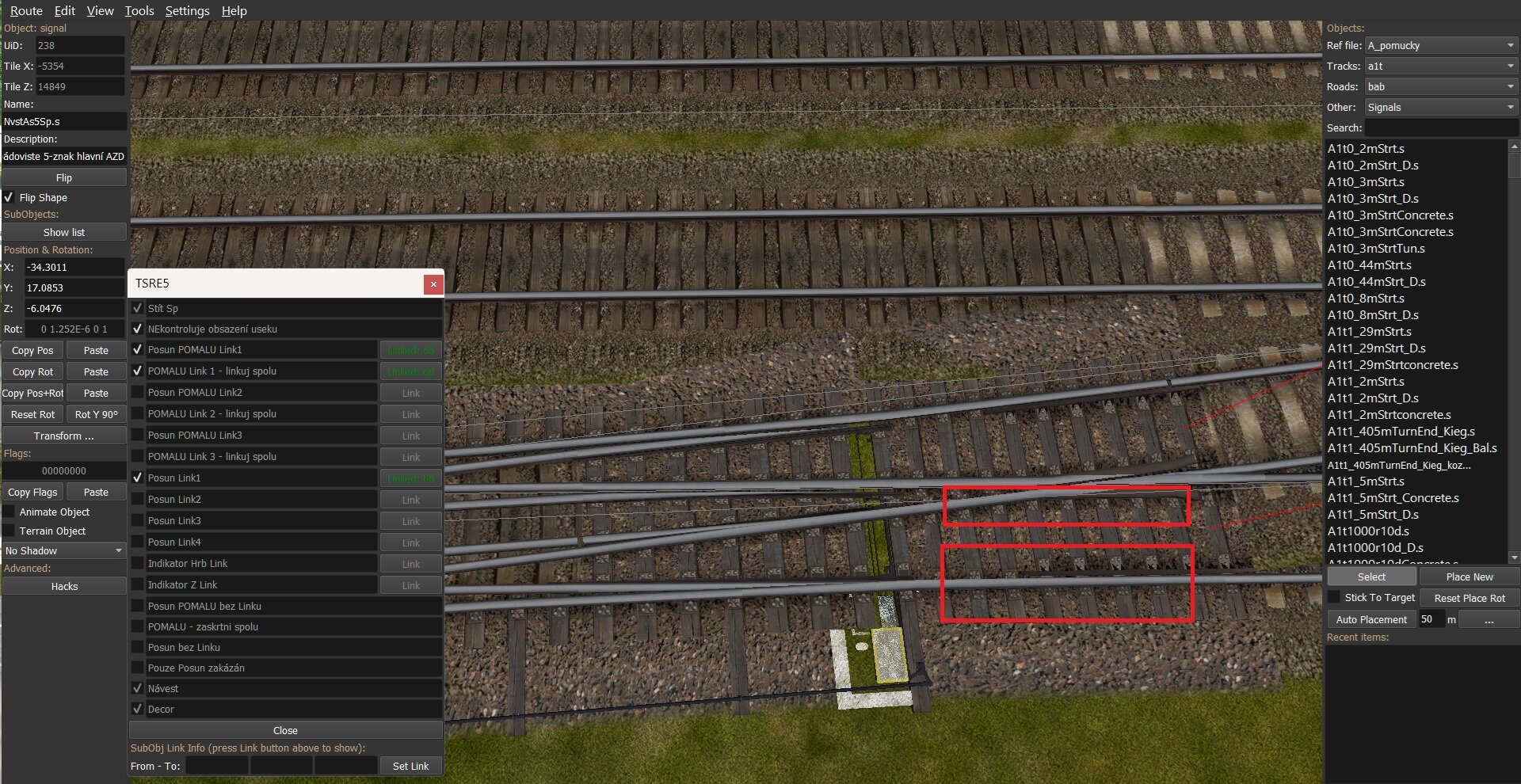Open the Ref file dropdown
This screenshot has height=784, width=1521.
1440,45
